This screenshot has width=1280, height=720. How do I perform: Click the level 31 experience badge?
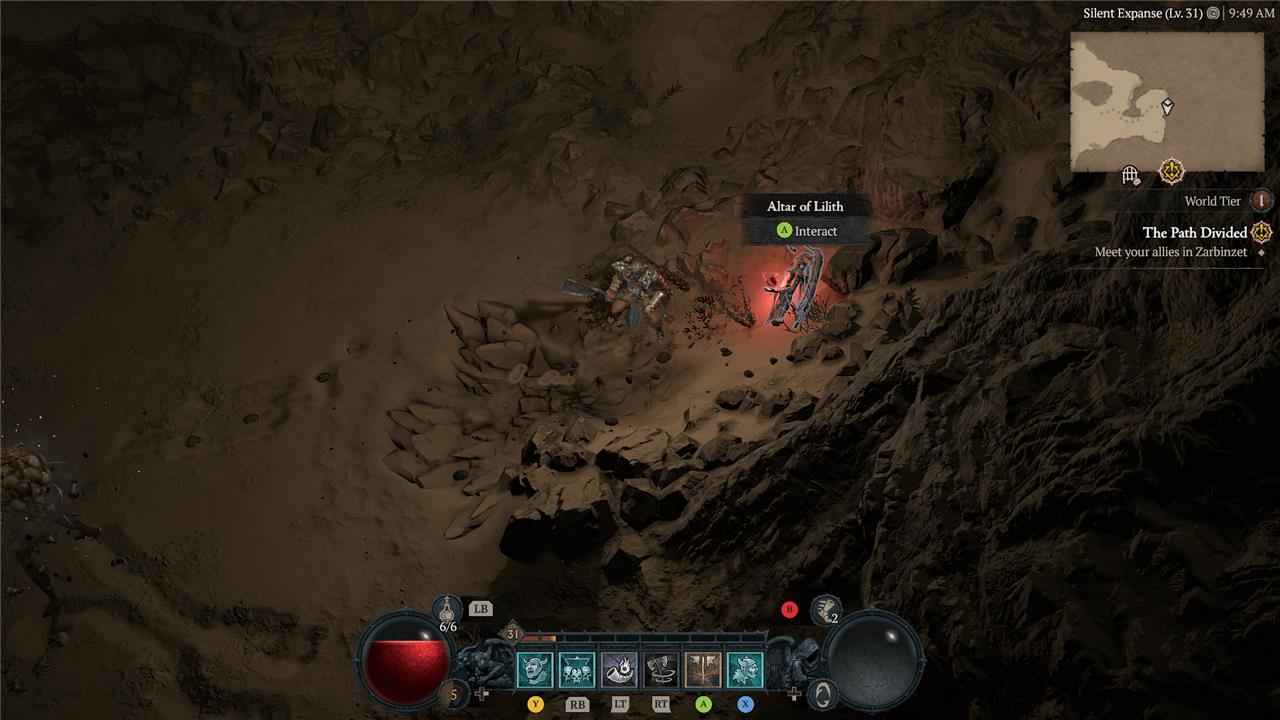(513, 634)
